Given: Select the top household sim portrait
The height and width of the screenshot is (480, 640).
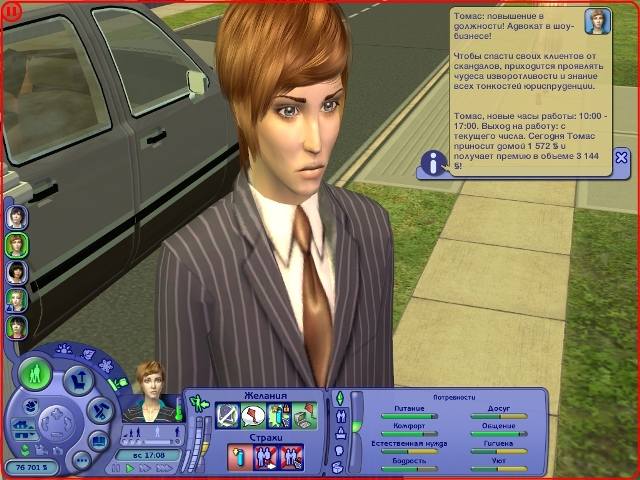Looking at the screenshot, I should click(17, 217).
